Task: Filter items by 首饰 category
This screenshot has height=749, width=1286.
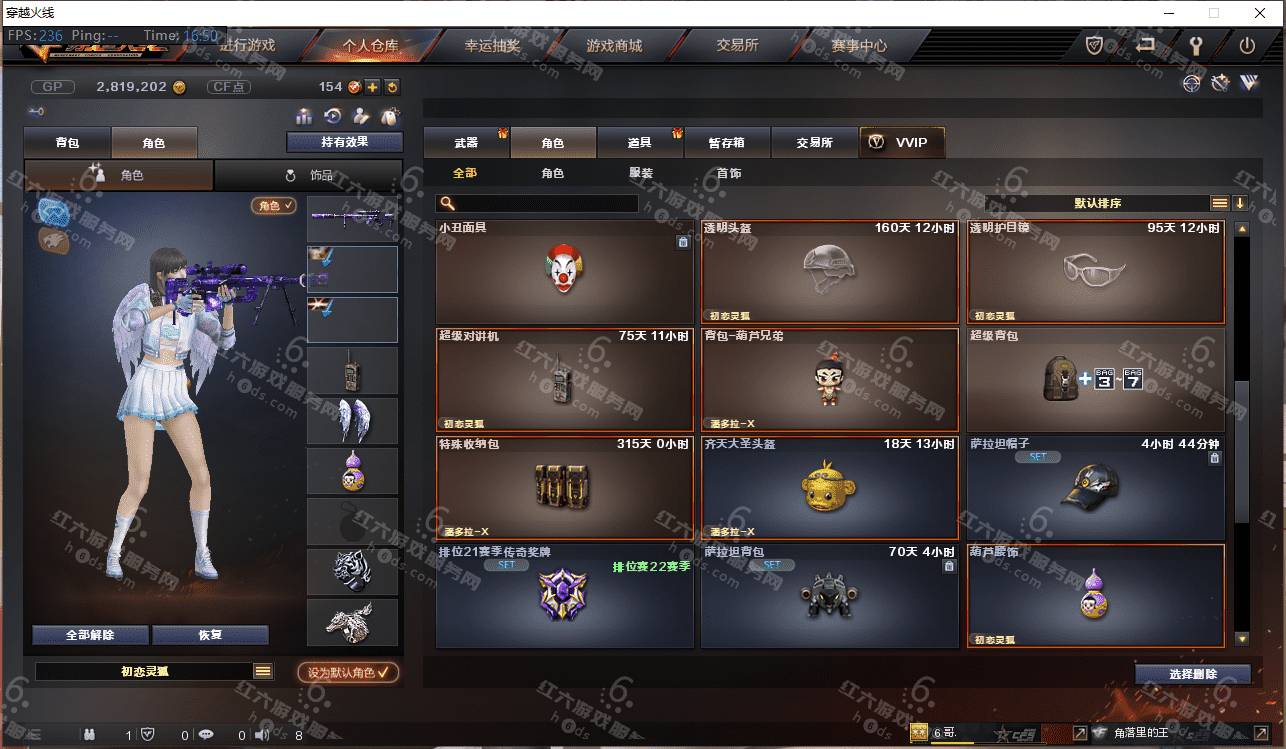Action: click(x=729, y=173)
